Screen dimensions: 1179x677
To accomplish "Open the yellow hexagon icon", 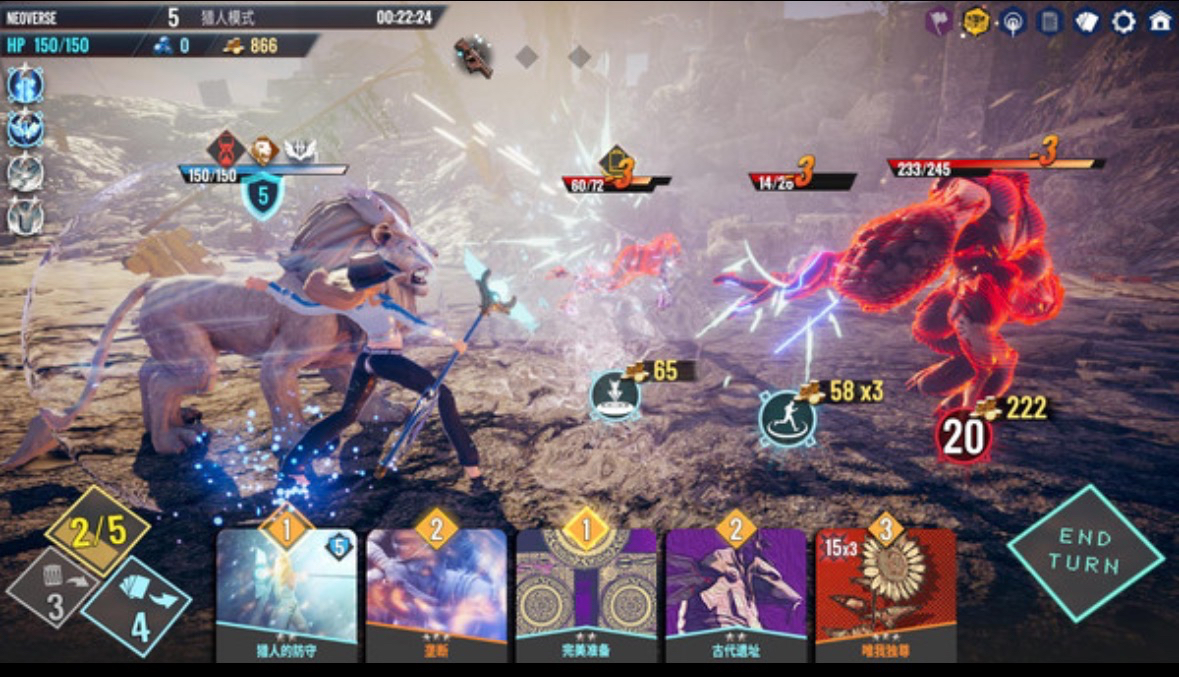I will 976,22.
